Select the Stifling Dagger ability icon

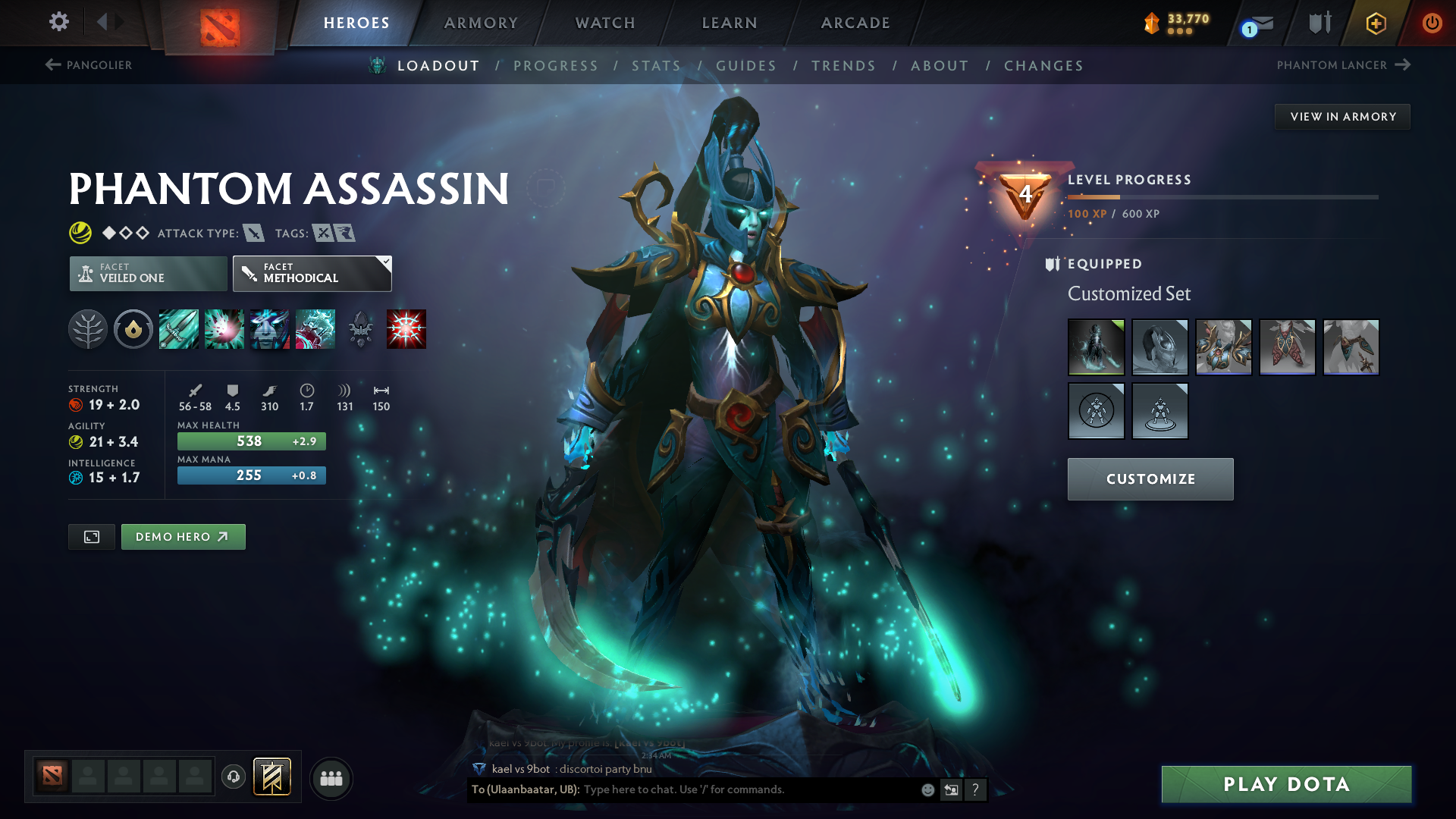tap(179, 329)
